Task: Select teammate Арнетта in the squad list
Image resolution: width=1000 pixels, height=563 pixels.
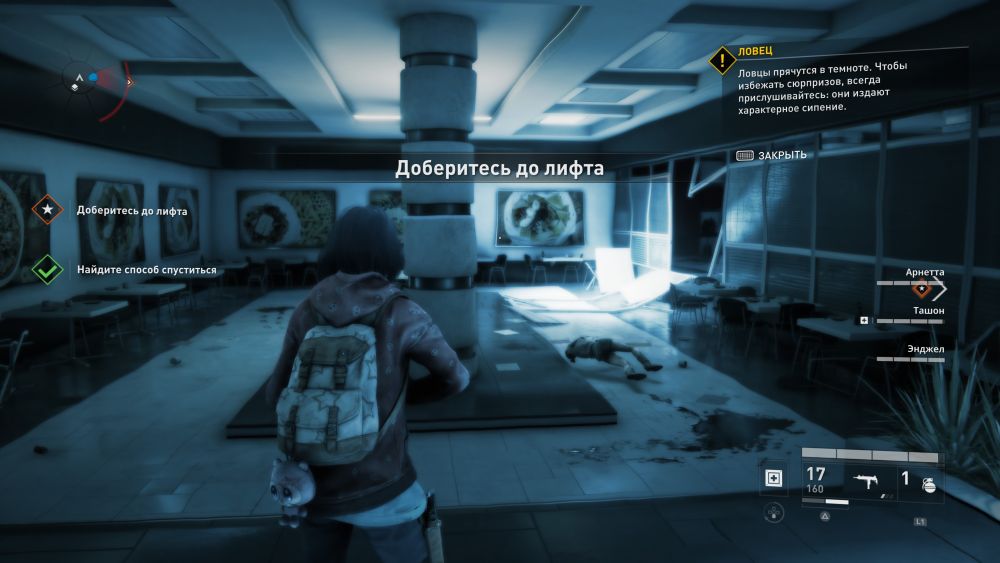Action: [x=923, y=272]
